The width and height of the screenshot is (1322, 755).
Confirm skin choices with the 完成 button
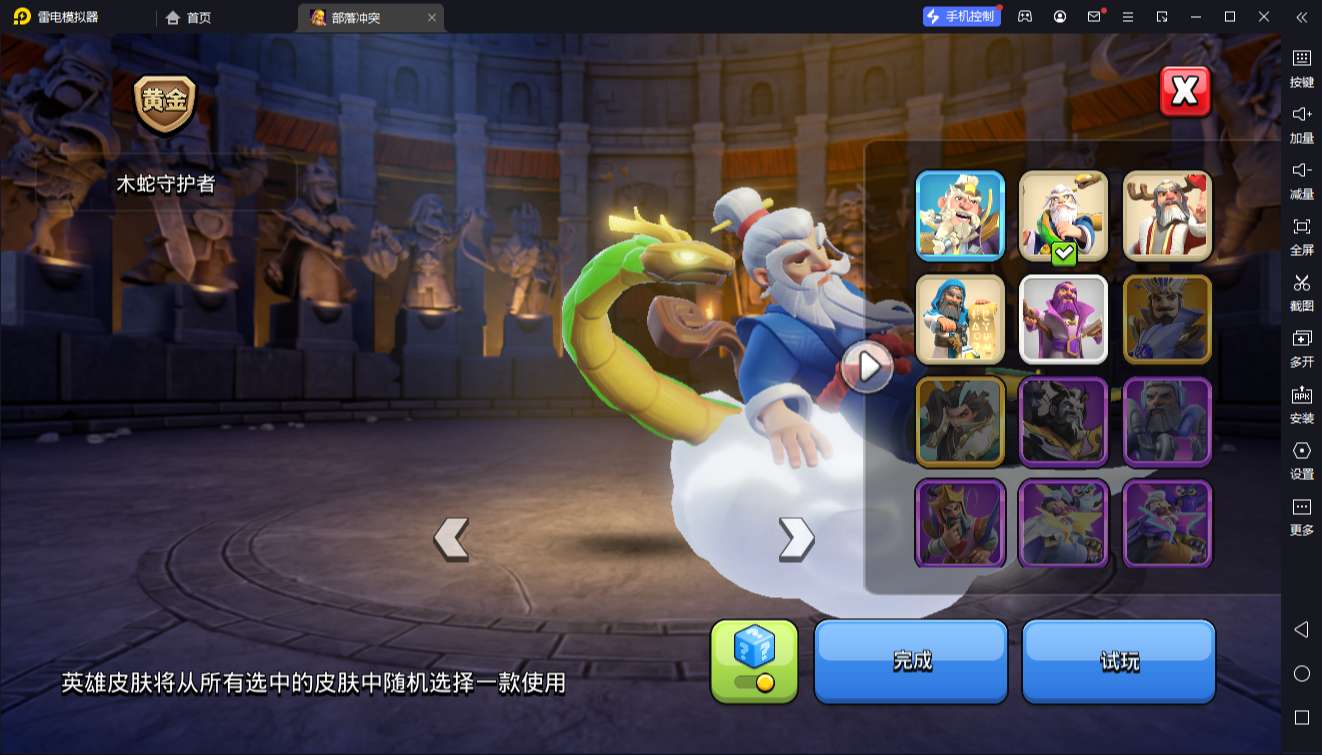click(910, 661)
